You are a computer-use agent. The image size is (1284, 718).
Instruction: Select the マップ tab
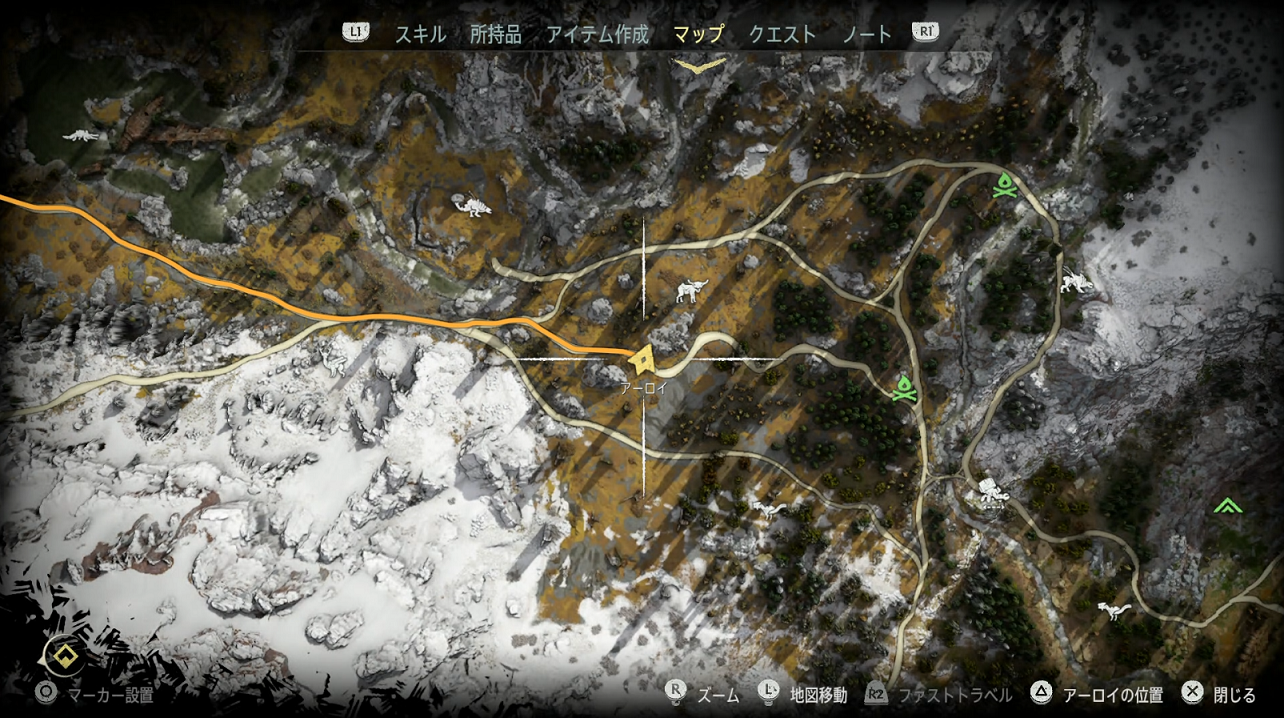pyautogui.click(x=698, y=34)
